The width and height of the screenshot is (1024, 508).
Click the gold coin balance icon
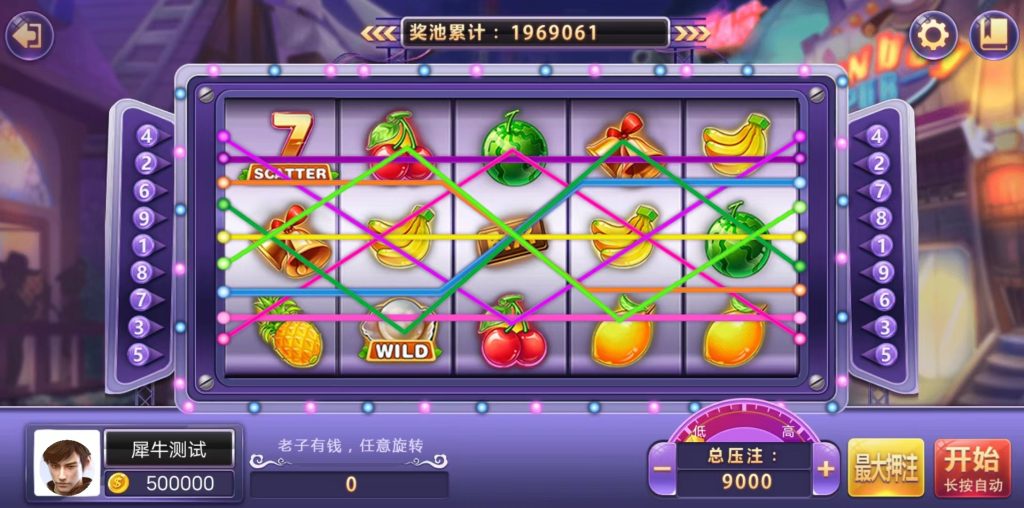119,484
